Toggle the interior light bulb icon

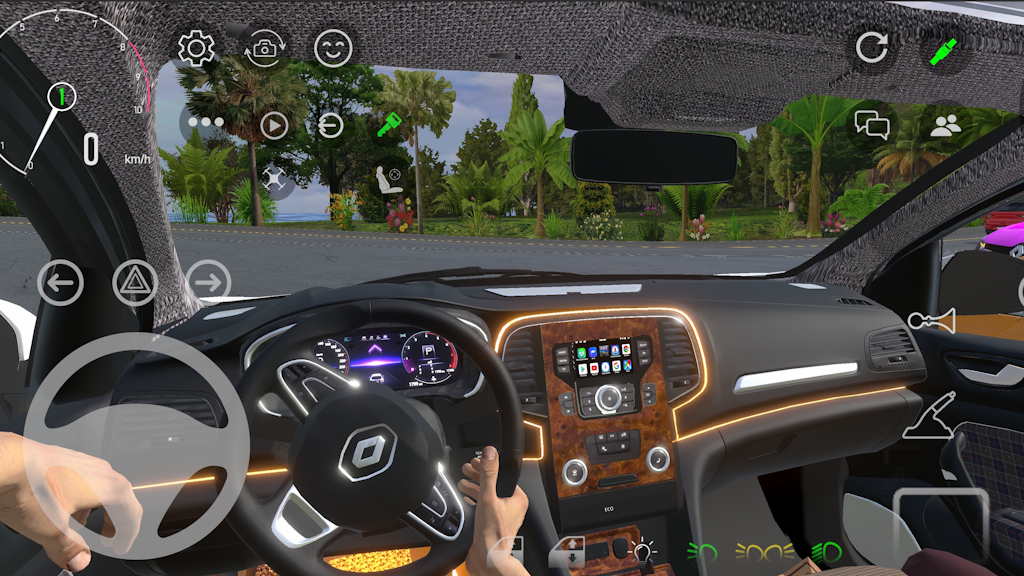click(x=641, y=550)
